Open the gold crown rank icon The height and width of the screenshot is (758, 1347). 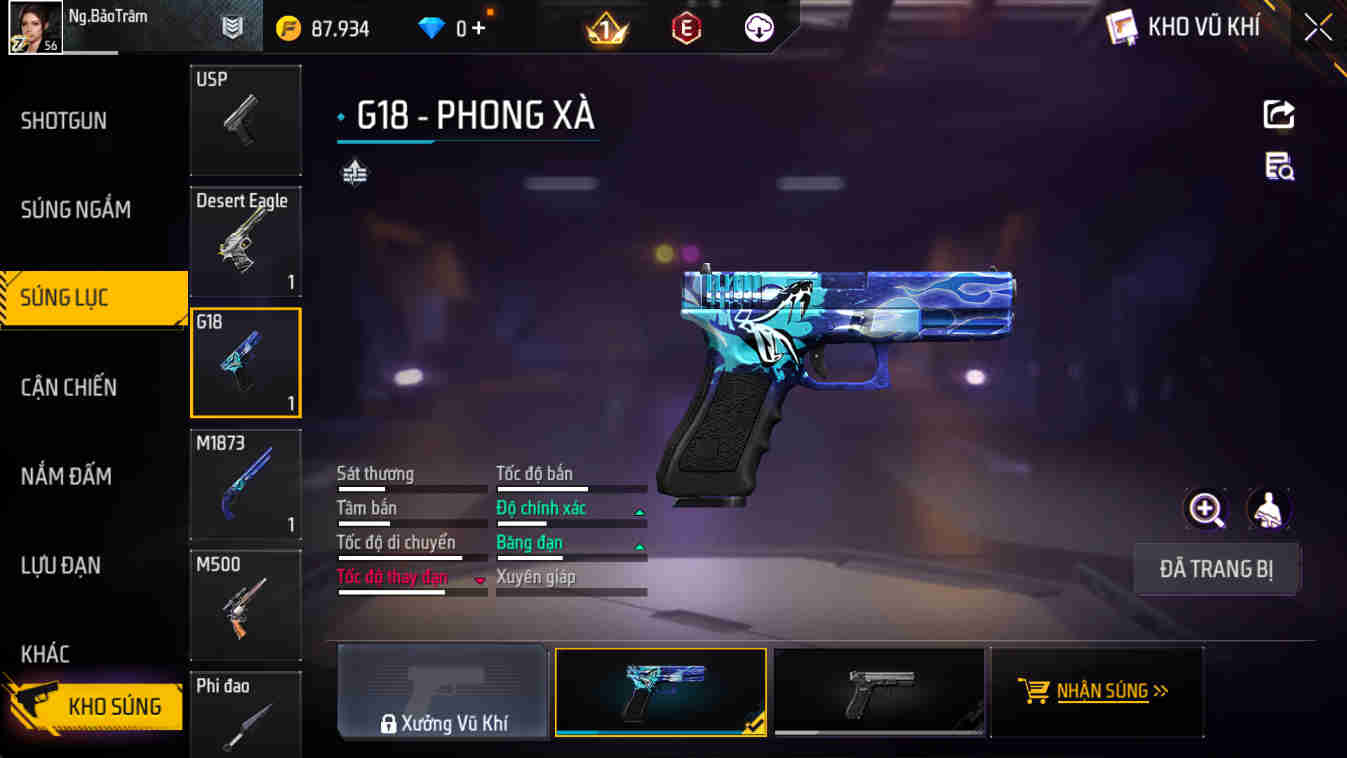point(608,26)
